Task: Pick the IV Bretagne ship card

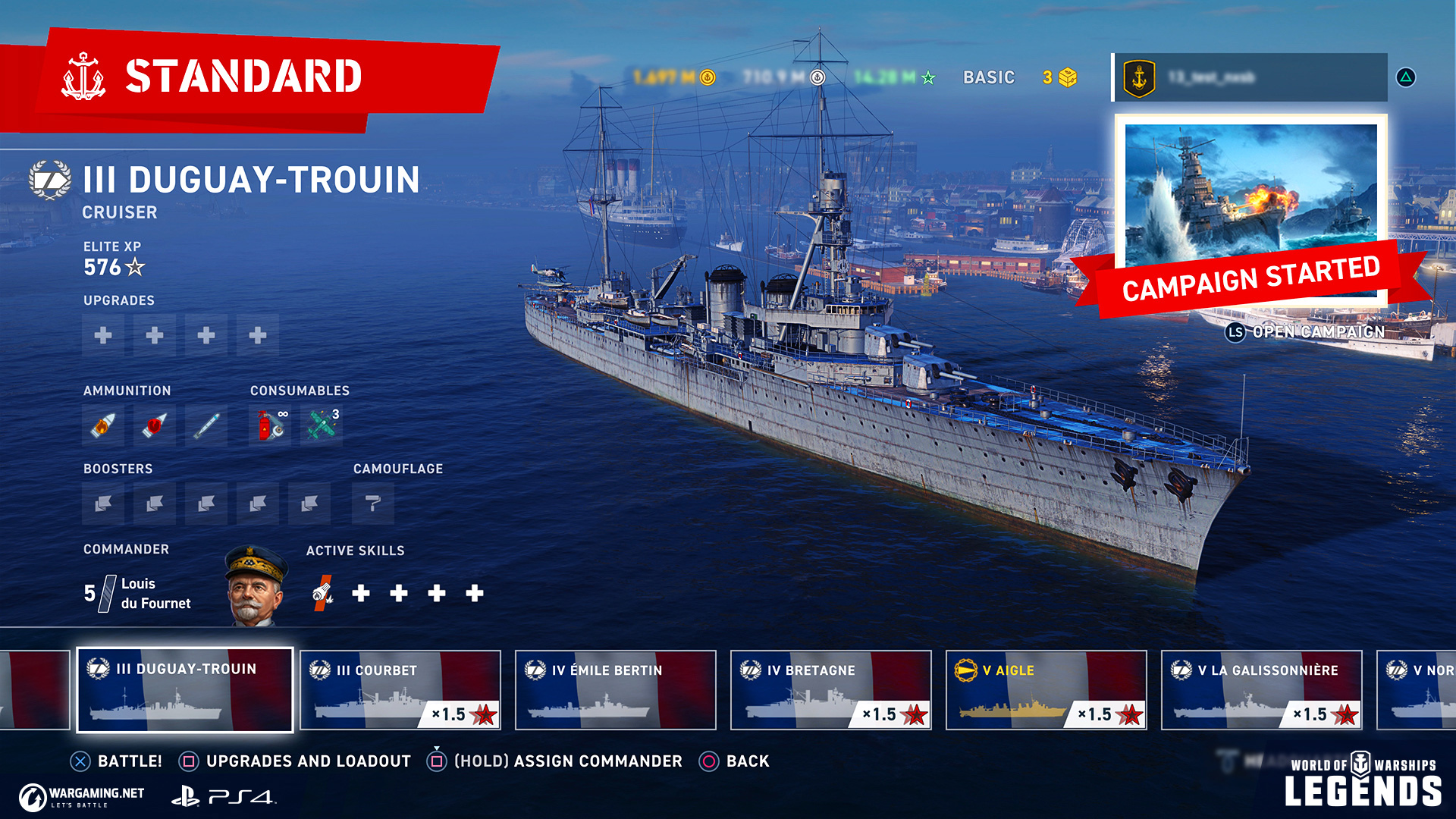Action: click(830, 690)
